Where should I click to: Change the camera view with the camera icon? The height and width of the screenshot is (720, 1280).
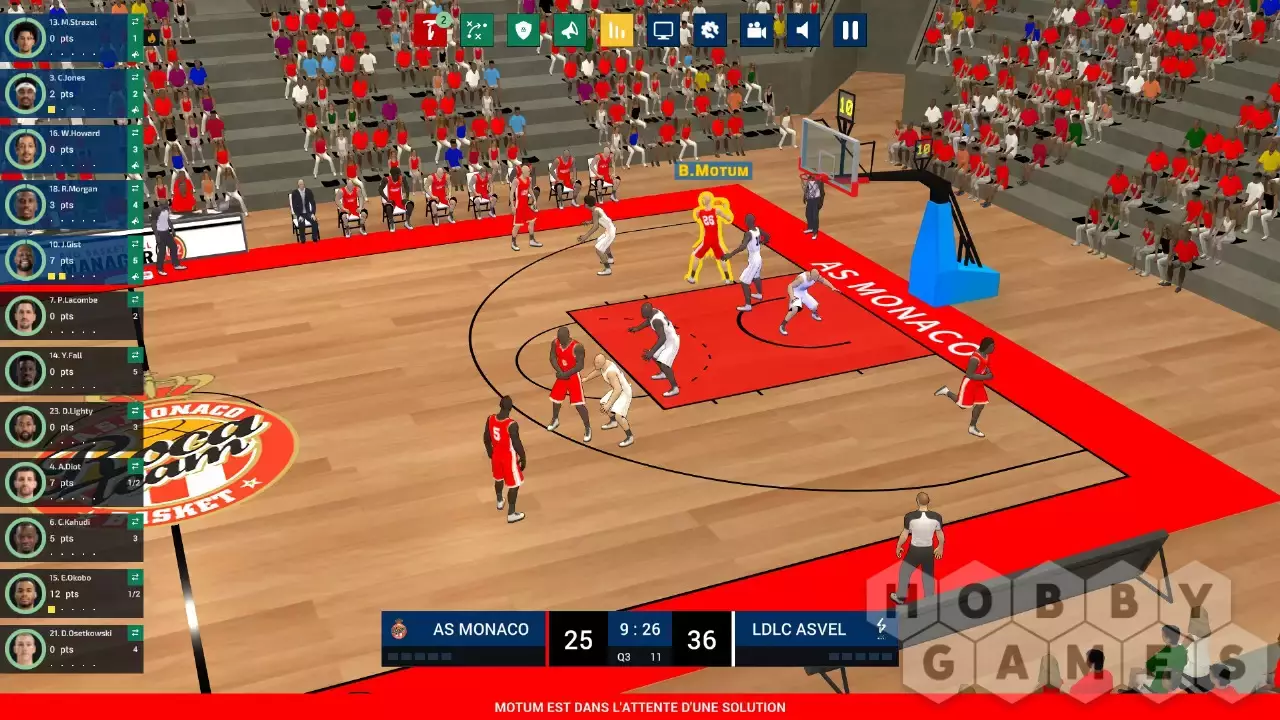(757, 30)
